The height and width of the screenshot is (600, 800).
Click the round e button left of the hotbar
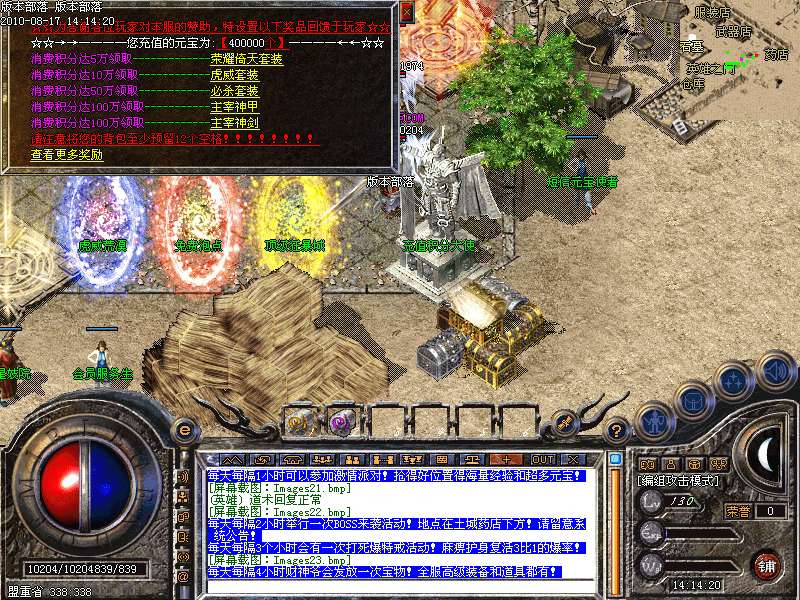click(x=184, y=430)
